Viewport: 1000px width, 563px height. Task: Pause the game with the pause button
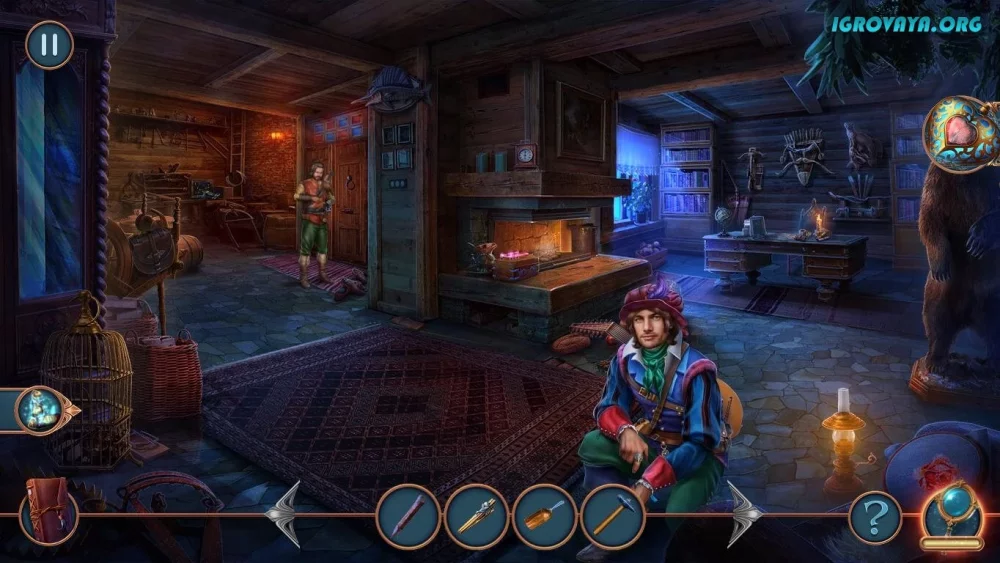click(x=49, y=45)
